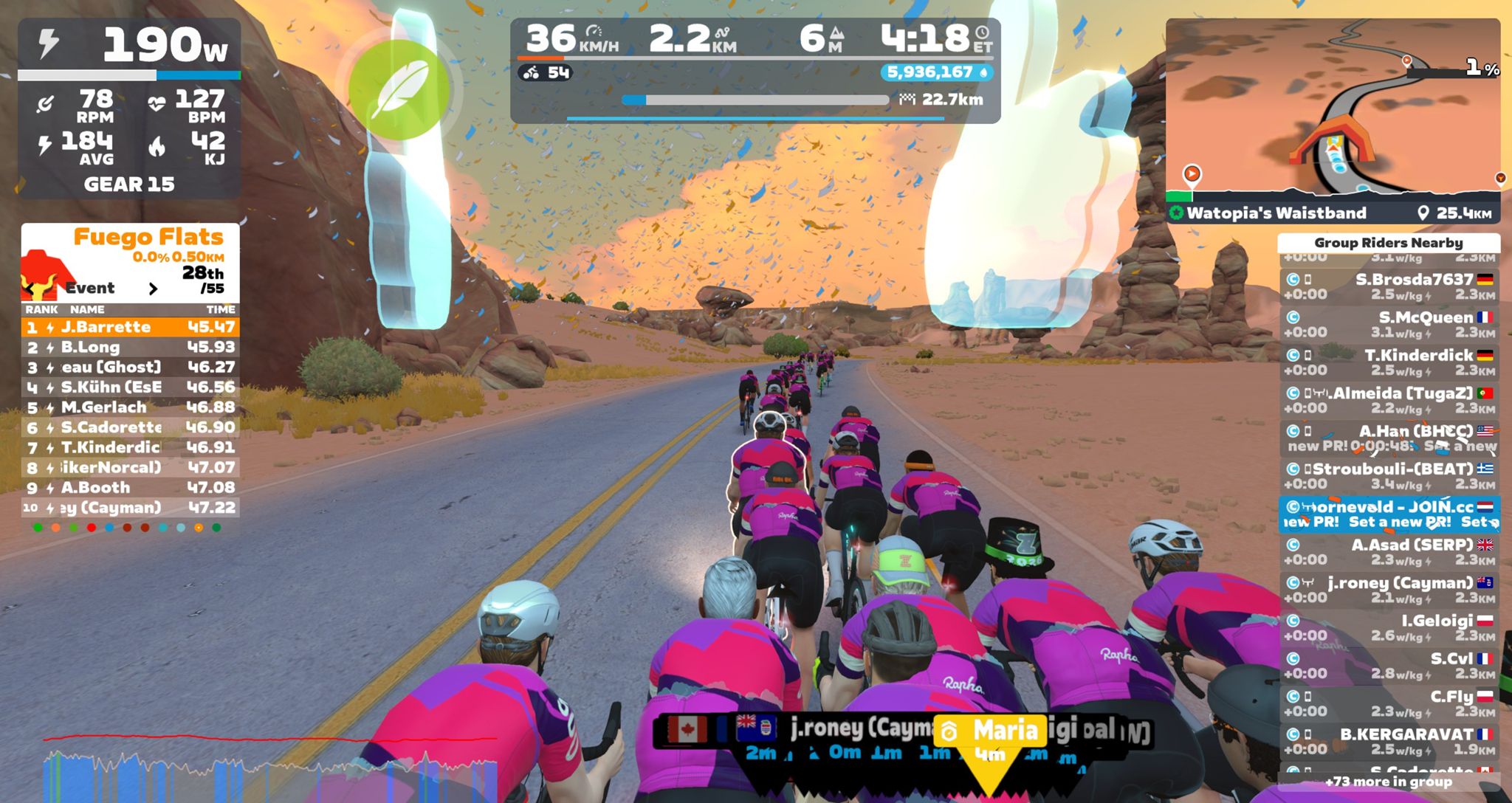Viewport: 1512px width, 803px height.
Task: Choose T.Kinderdick in the nearby riders list
Action: [1389, 362]
